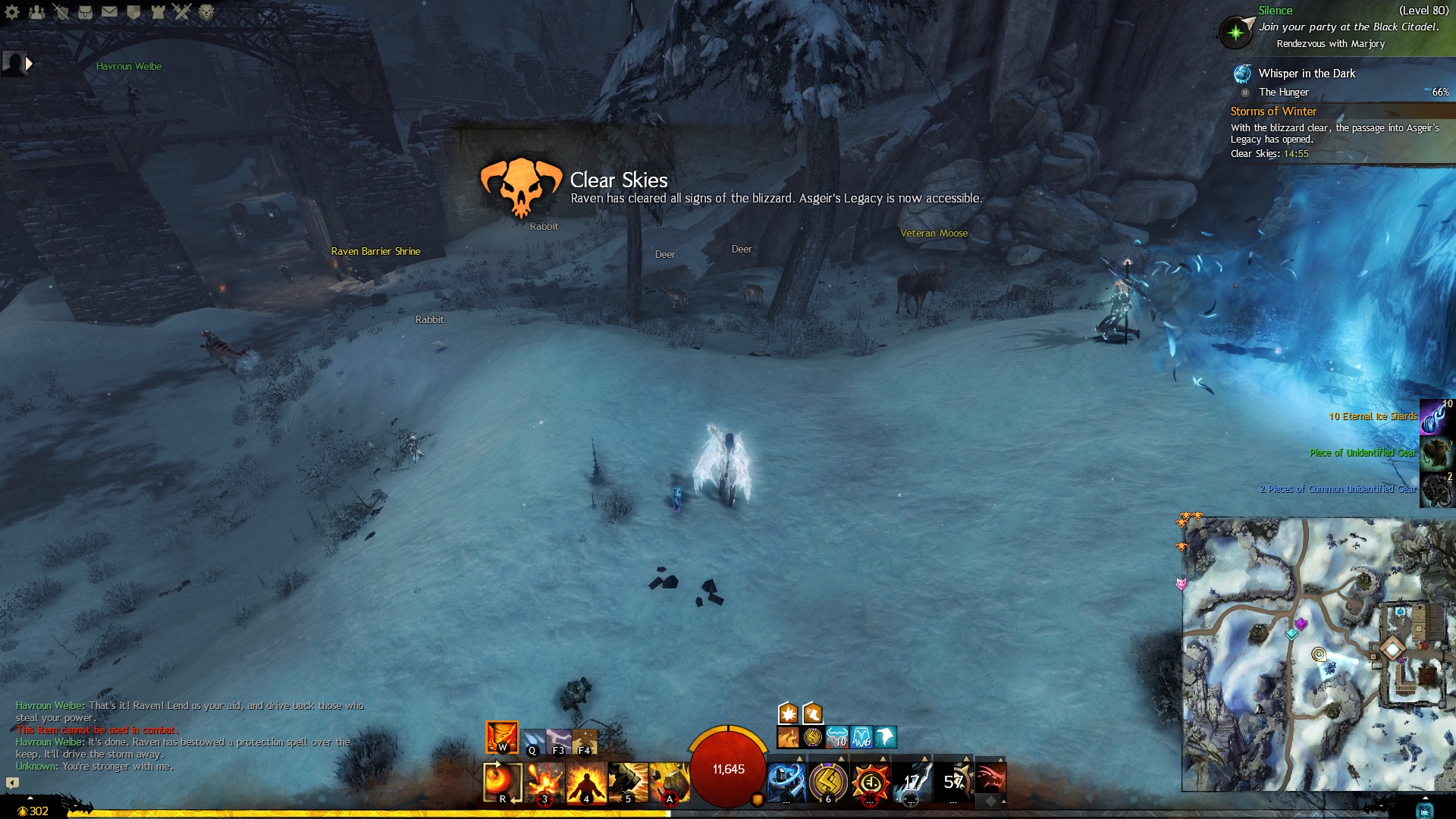Open the guild shield icon
Image resolution: width=1456 pixels, height=819 pixels.
point(133,11)
